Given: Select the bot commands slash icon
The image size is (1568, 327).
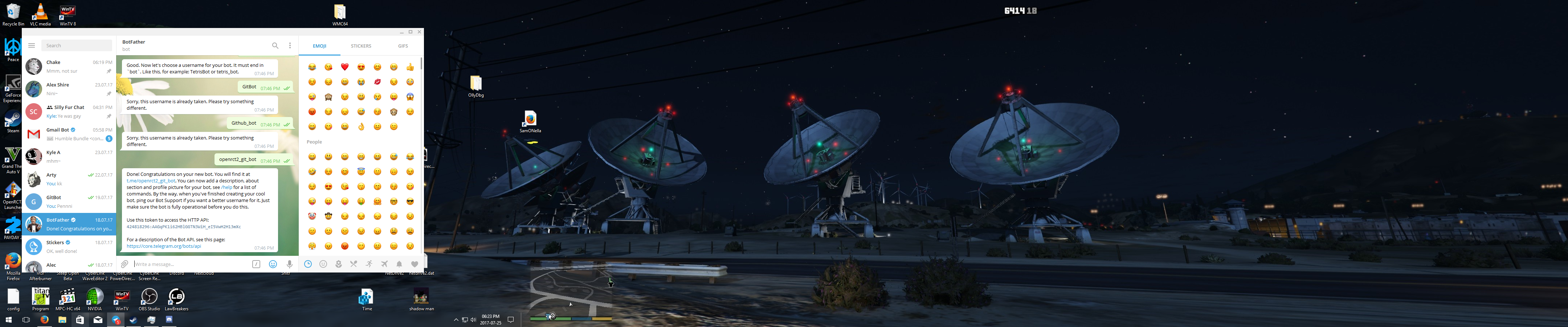Looking at the screenshot, I should tap(256, 264).
